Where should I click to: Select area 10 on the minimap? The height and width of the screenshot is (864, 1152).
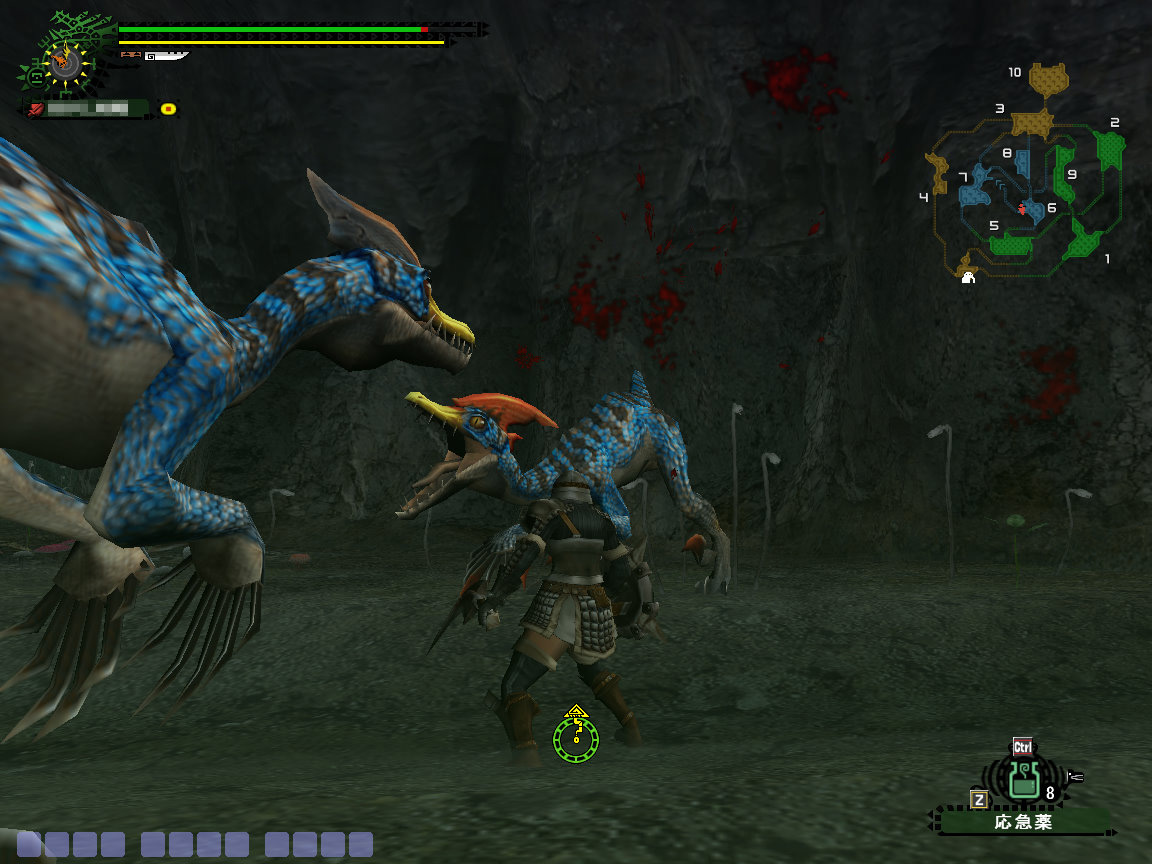point(1048,78)
